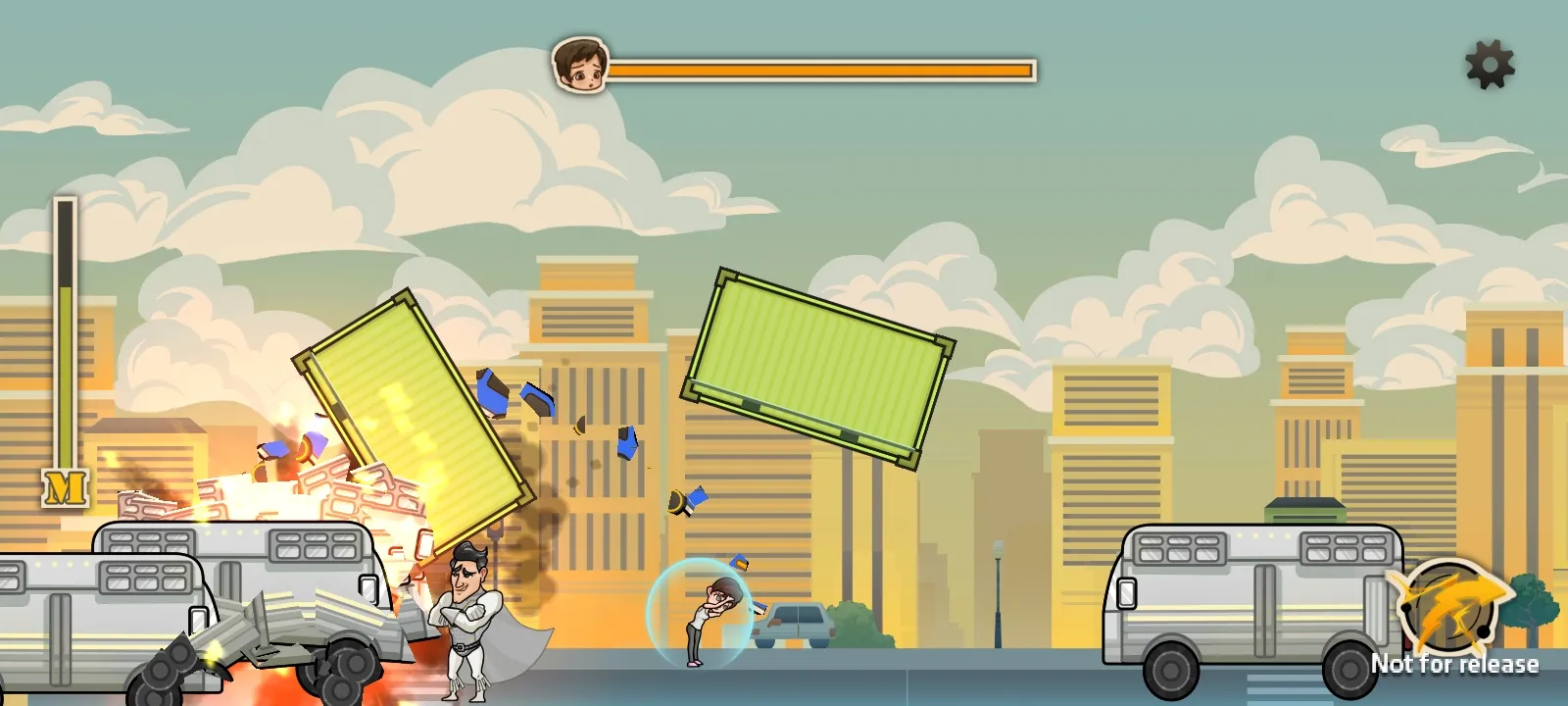Image resolution: width=1568 pixels, height=706 pixels.
Task: Open the settings gear menu
Action: point(1490,65)
